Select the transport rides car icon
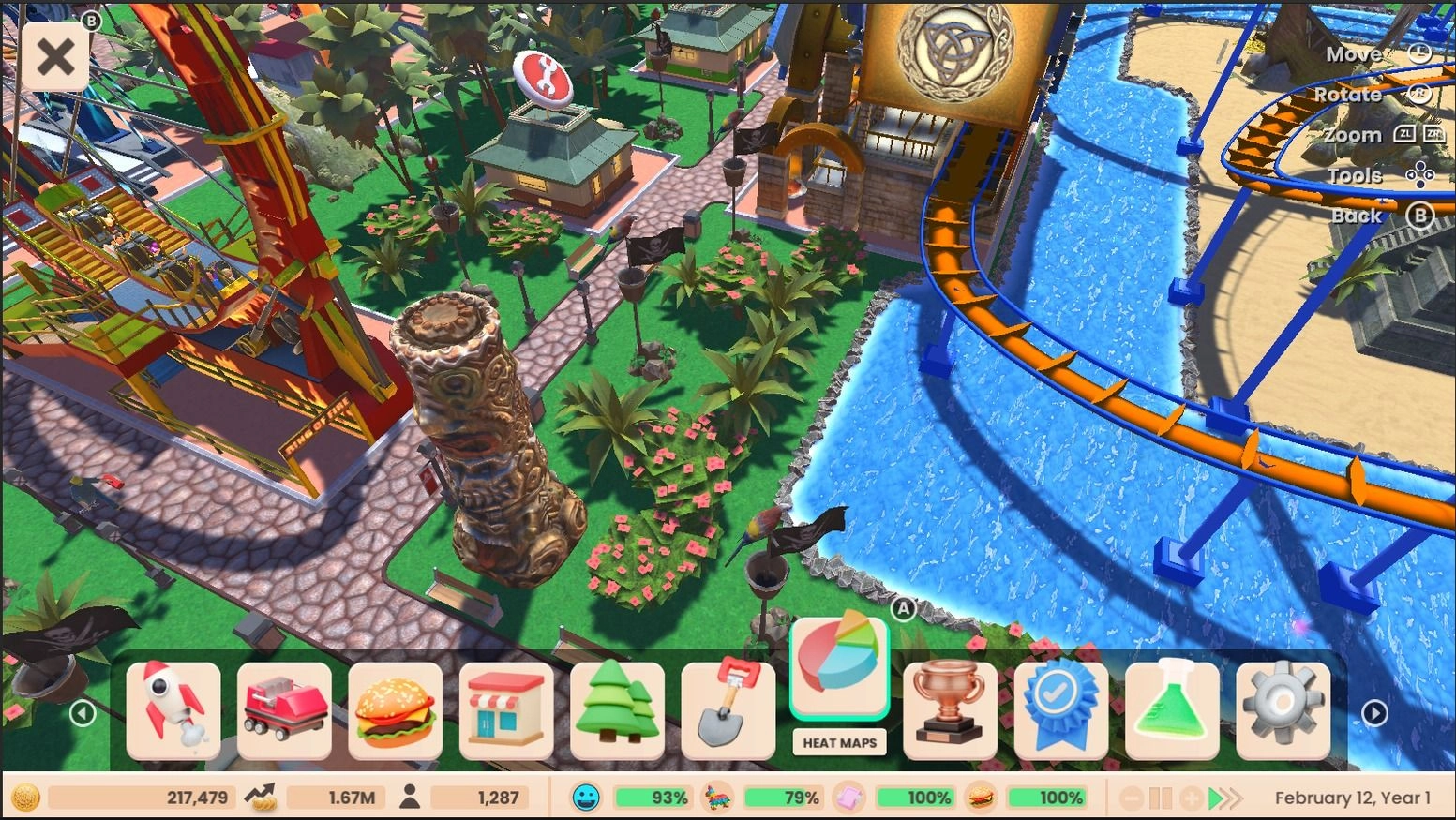This screenshot has height=820, width=1456. click(284, 708)
